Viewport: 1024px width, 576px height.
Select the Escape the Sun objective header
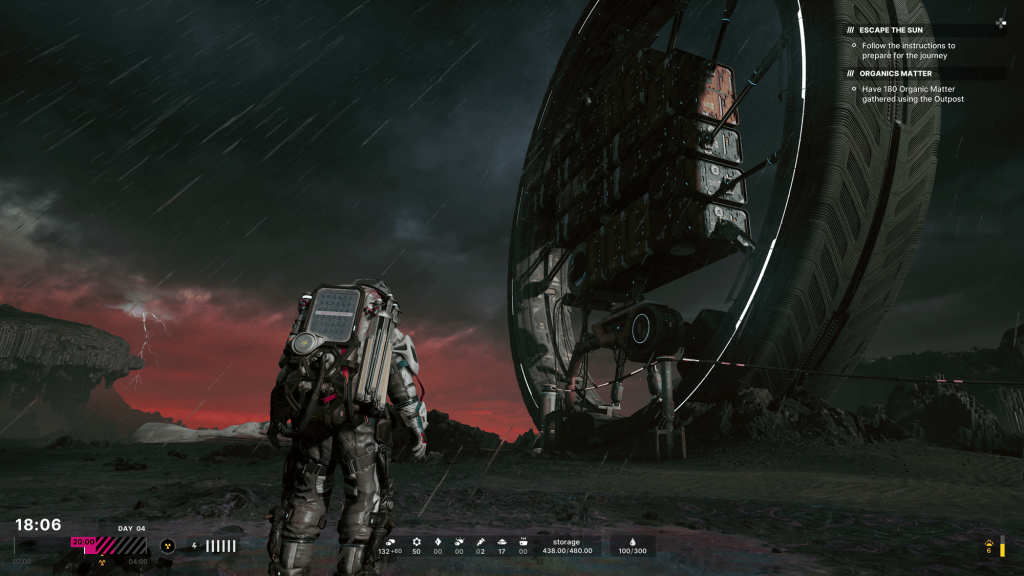click(x=894, y=30)
